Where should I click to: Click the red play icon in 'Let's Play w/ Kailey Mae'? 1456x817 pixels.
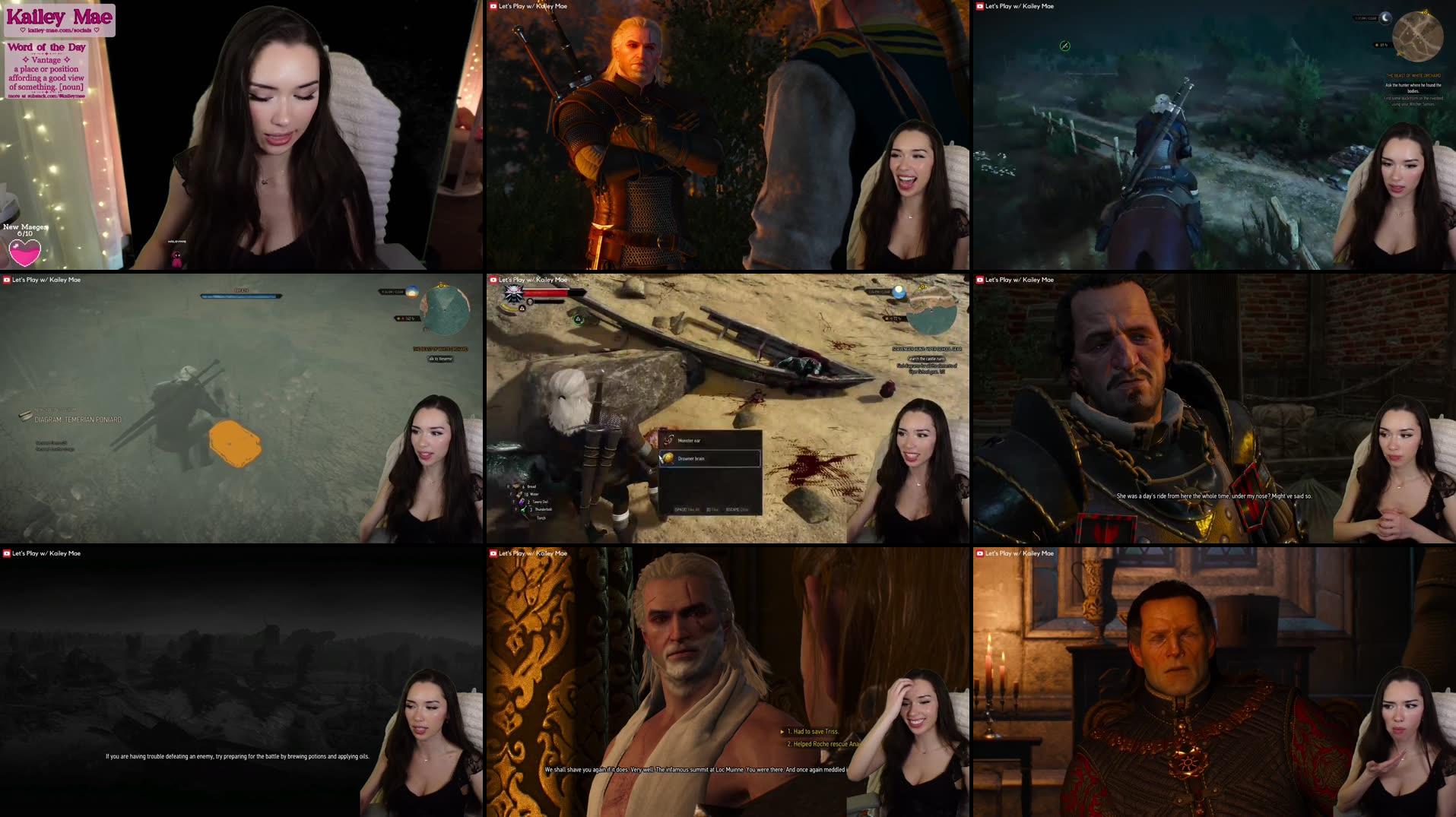pyautogui.click(x=493, y=5)
